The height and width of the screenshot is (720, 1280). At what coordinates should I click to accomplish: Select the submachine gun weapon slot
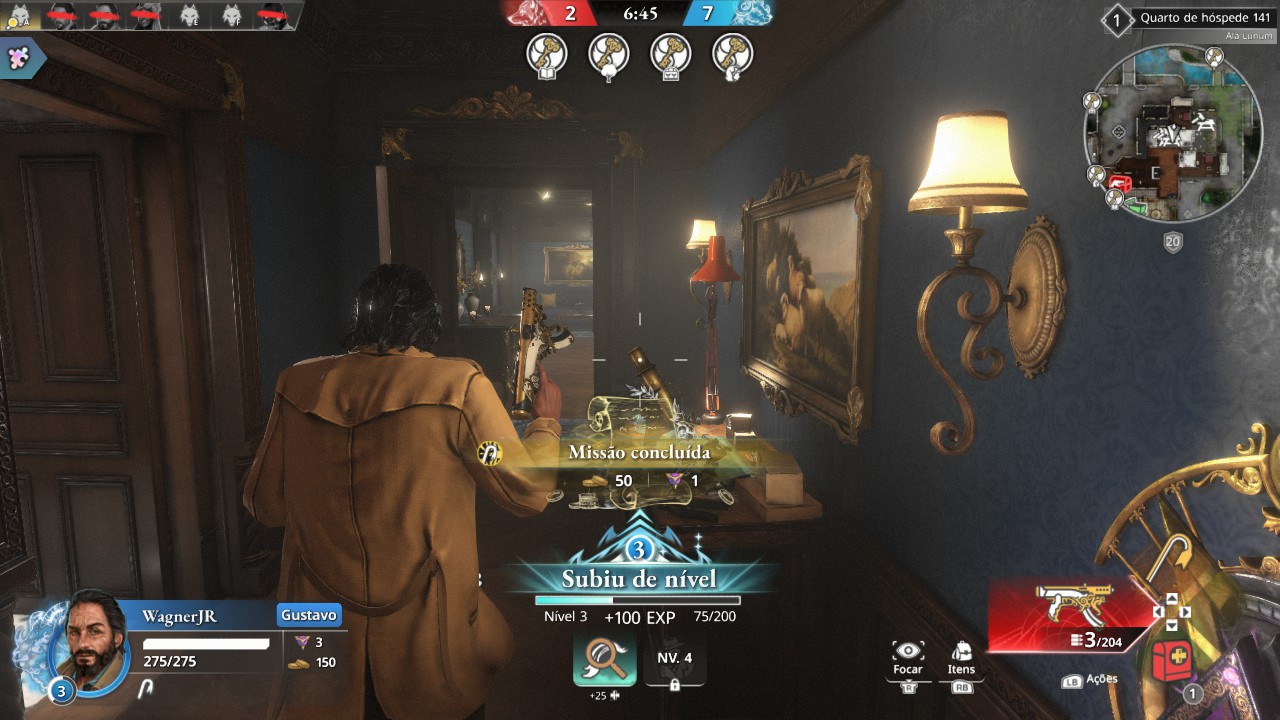tap(1069, 612)
